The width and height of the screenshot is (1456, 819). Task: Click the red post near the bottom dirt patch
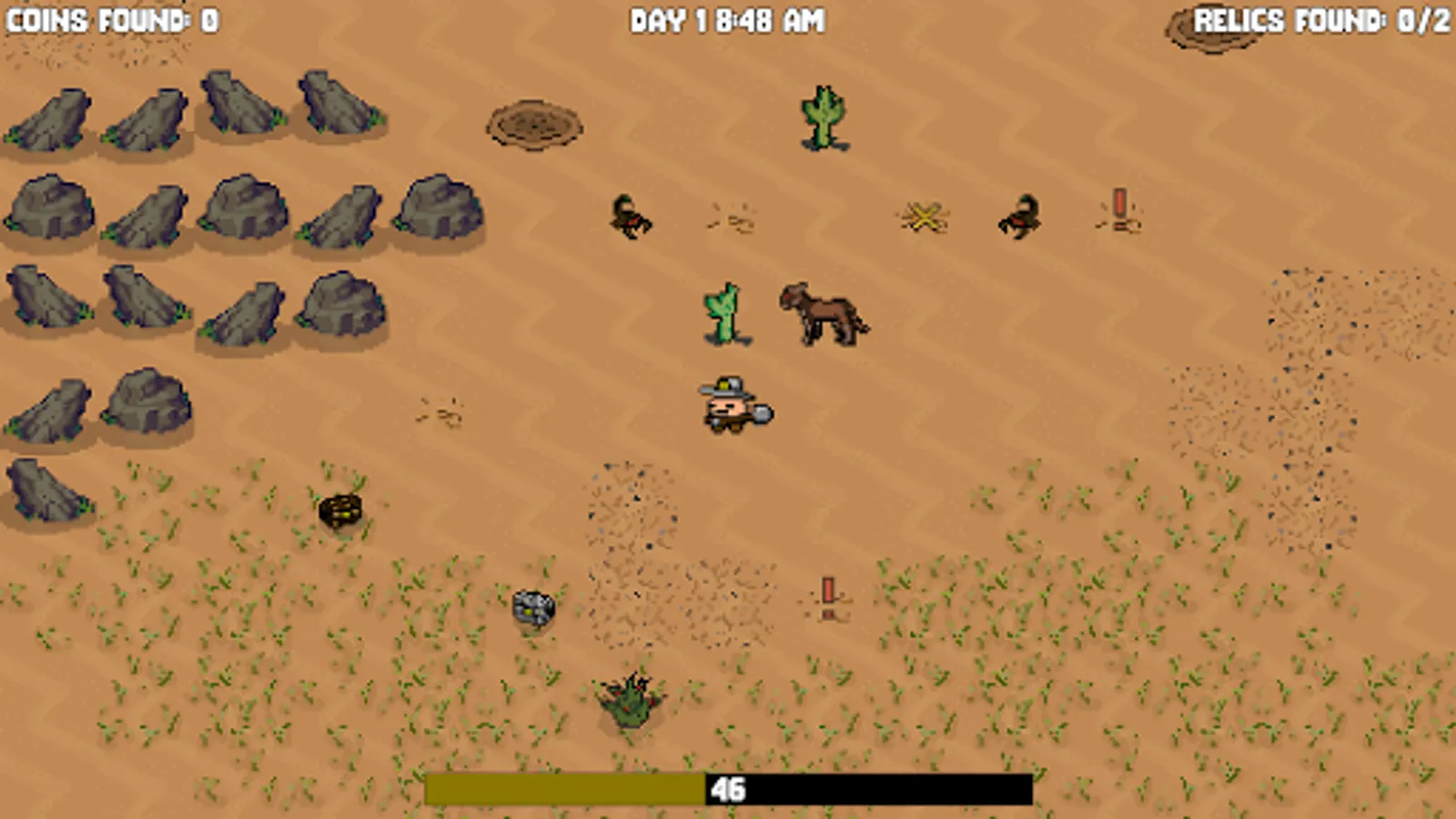pos(830,591)
